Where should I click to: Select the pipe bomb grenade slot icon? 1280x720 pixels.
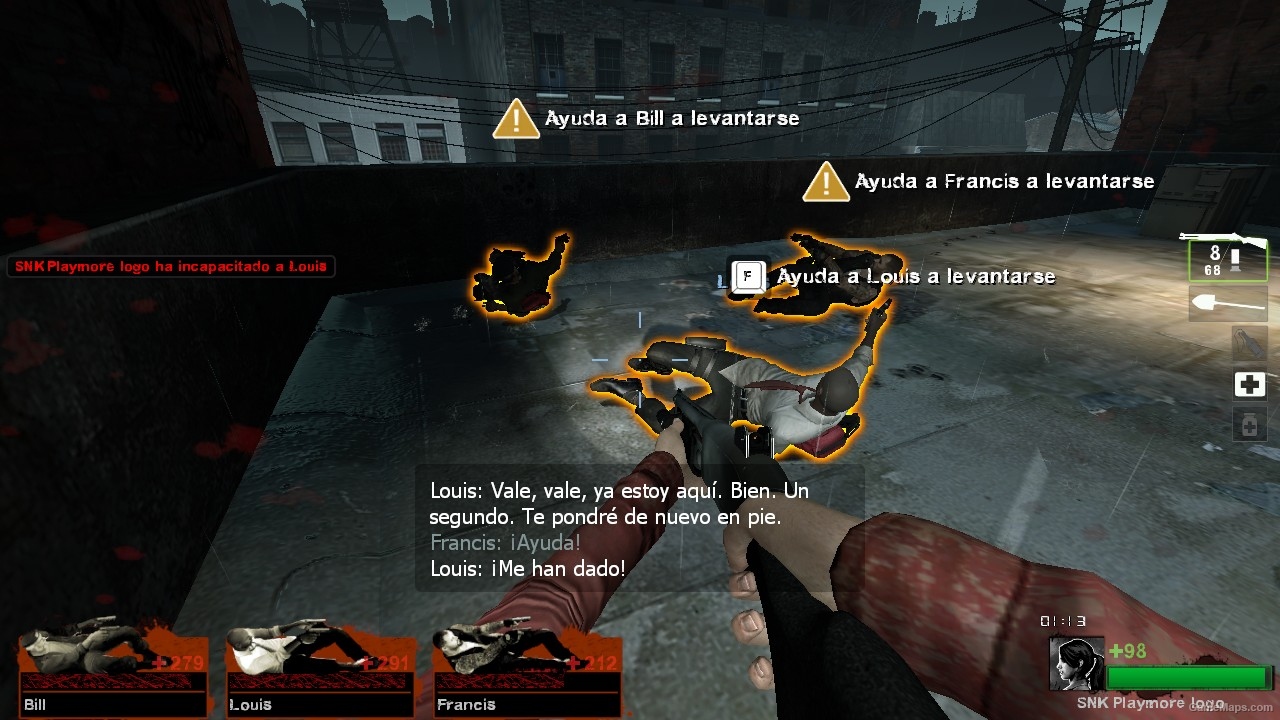point(1249,343)
